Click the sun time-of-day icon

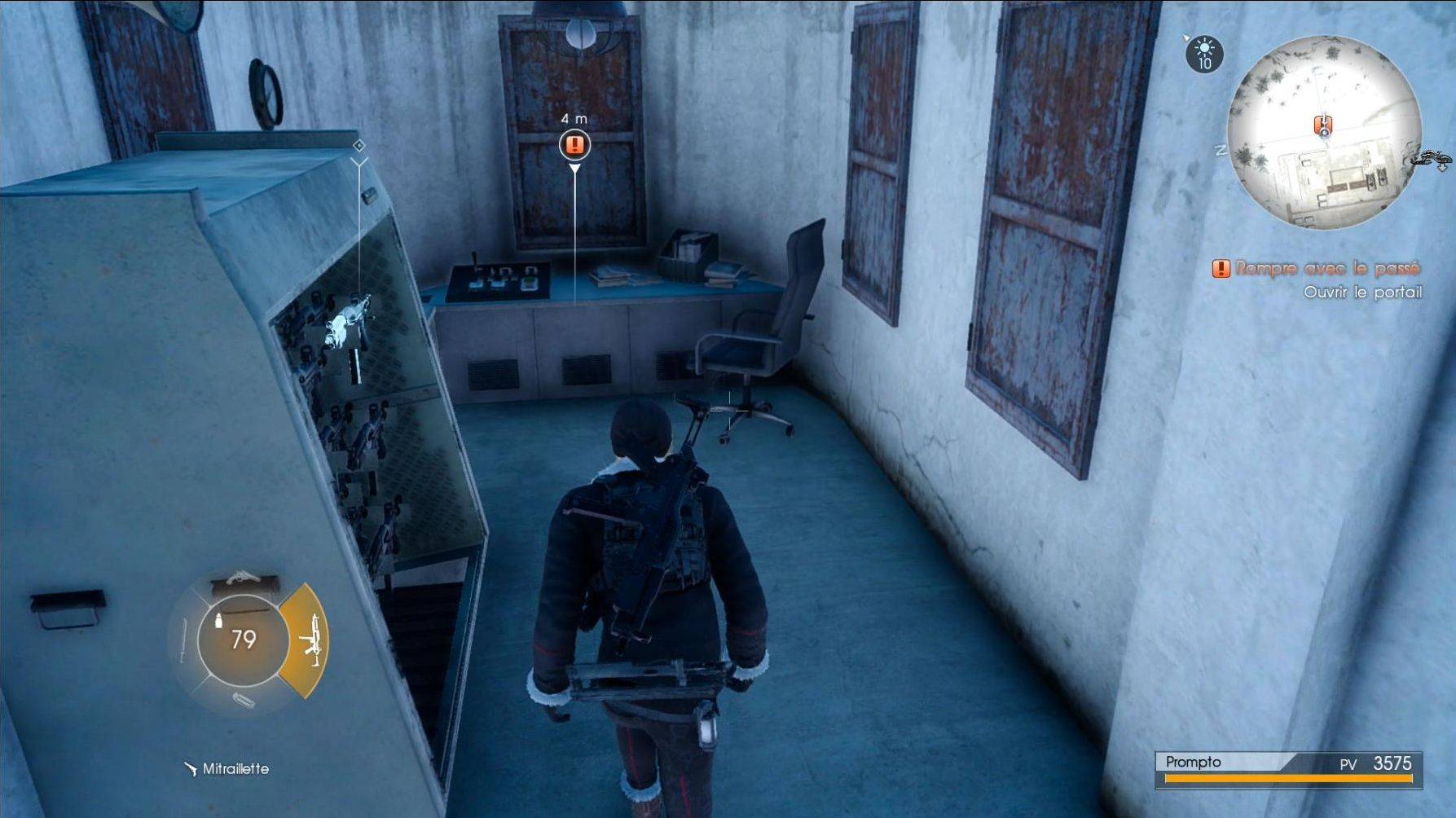[x=1203, y=53]
